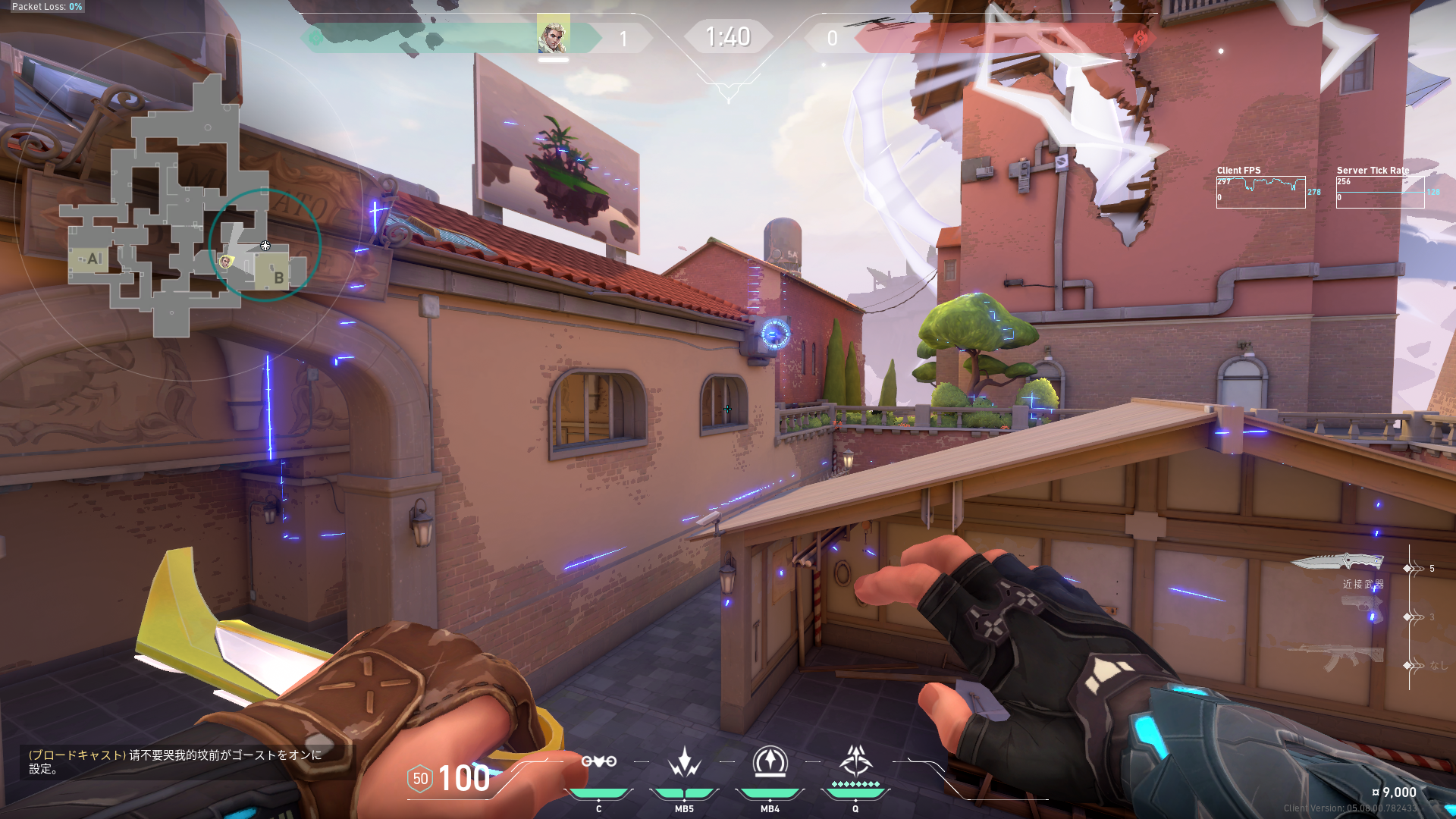Click the player agent icon on minimap

coord(225,262)
